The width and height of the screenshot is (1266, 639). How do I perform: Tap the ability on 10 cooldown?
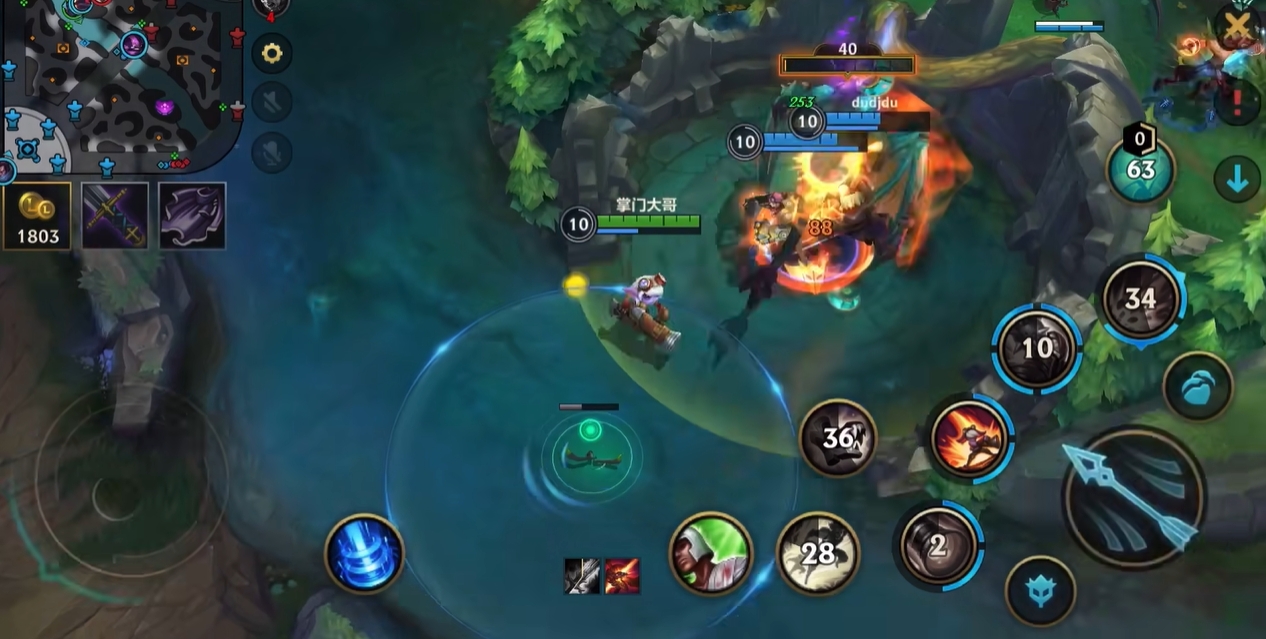[1037, 347]
